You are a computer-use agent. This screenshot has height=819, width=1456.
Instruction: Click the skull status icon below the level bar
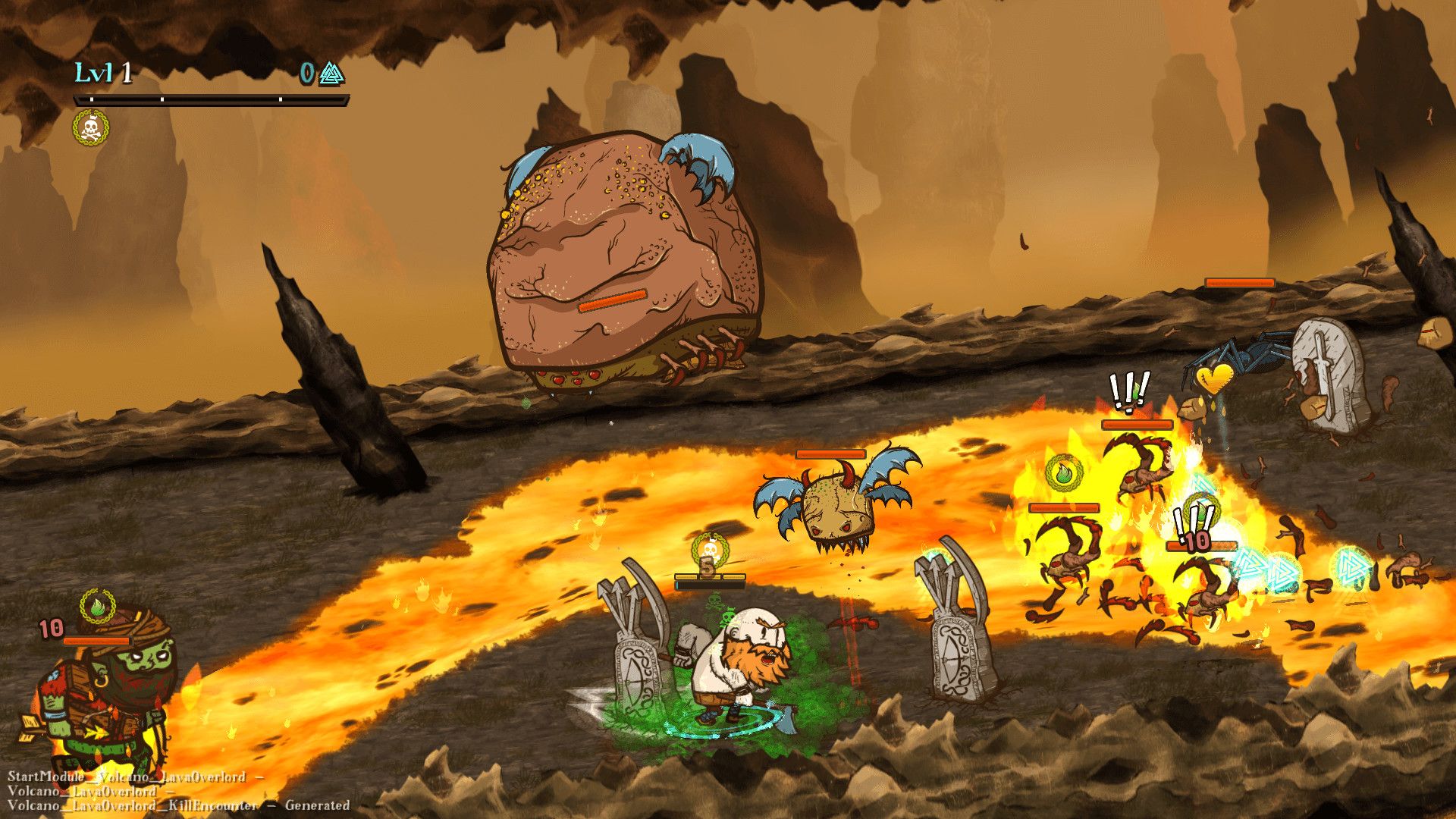point(91,127)
